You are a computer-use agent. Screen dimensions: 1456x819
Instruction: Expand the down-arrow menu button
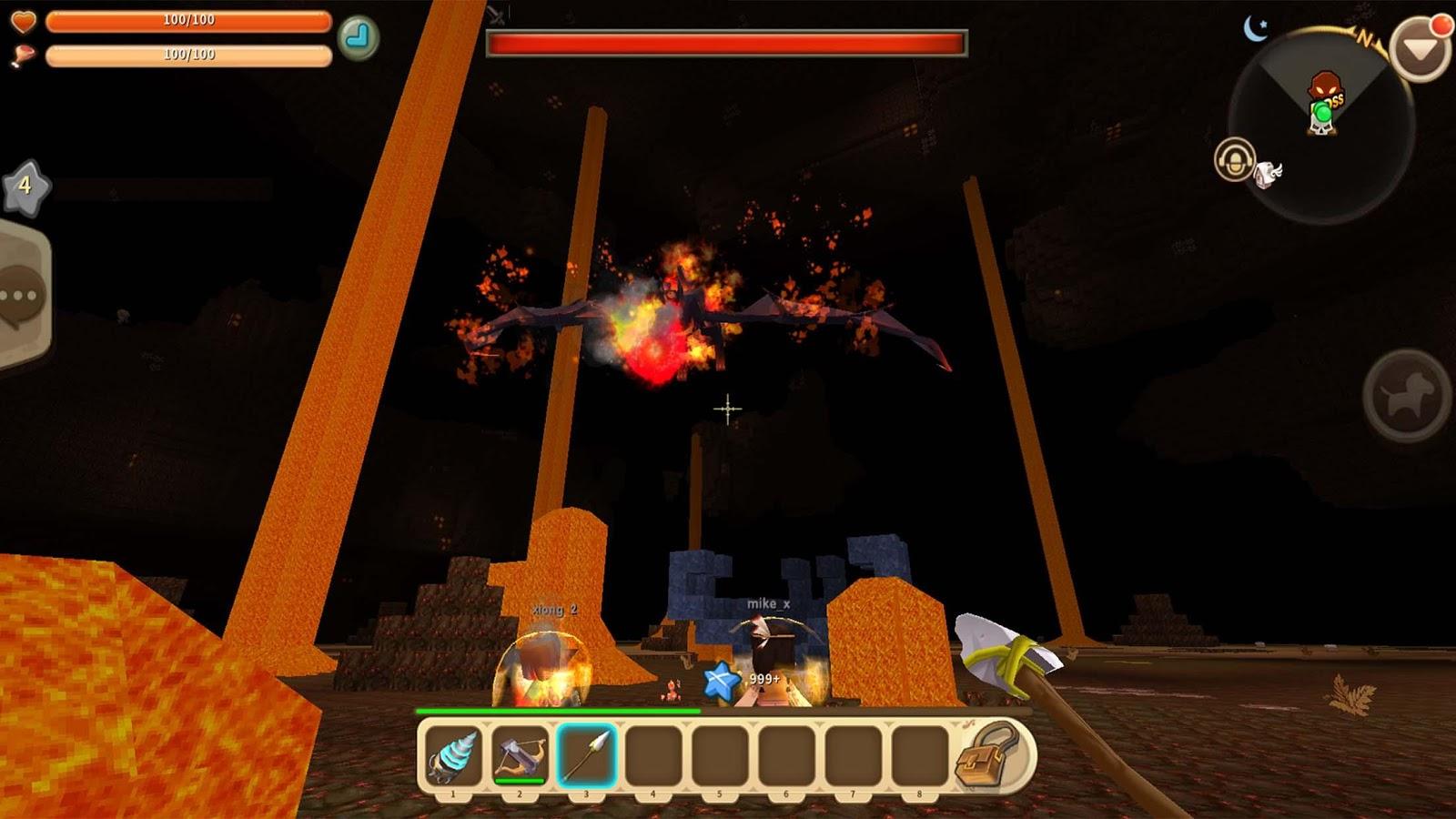click(x=1419, y=52)
